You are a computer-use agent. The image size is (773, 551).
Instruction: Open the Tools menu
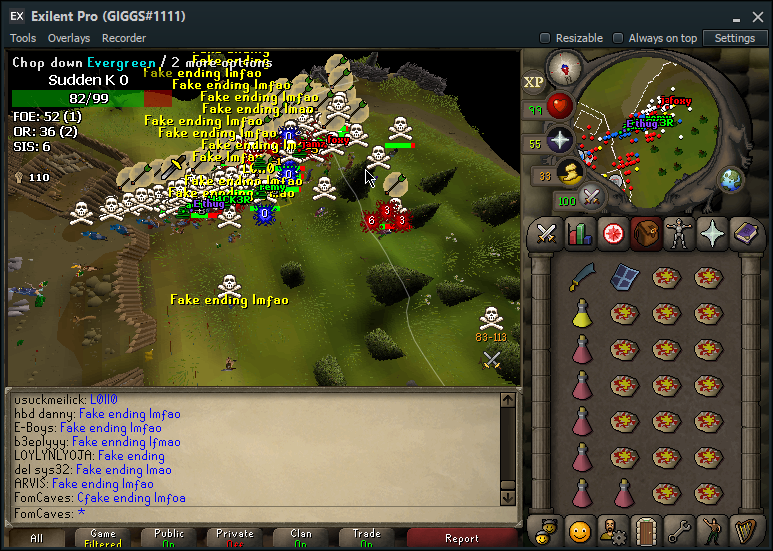click(x=22, y=38)
